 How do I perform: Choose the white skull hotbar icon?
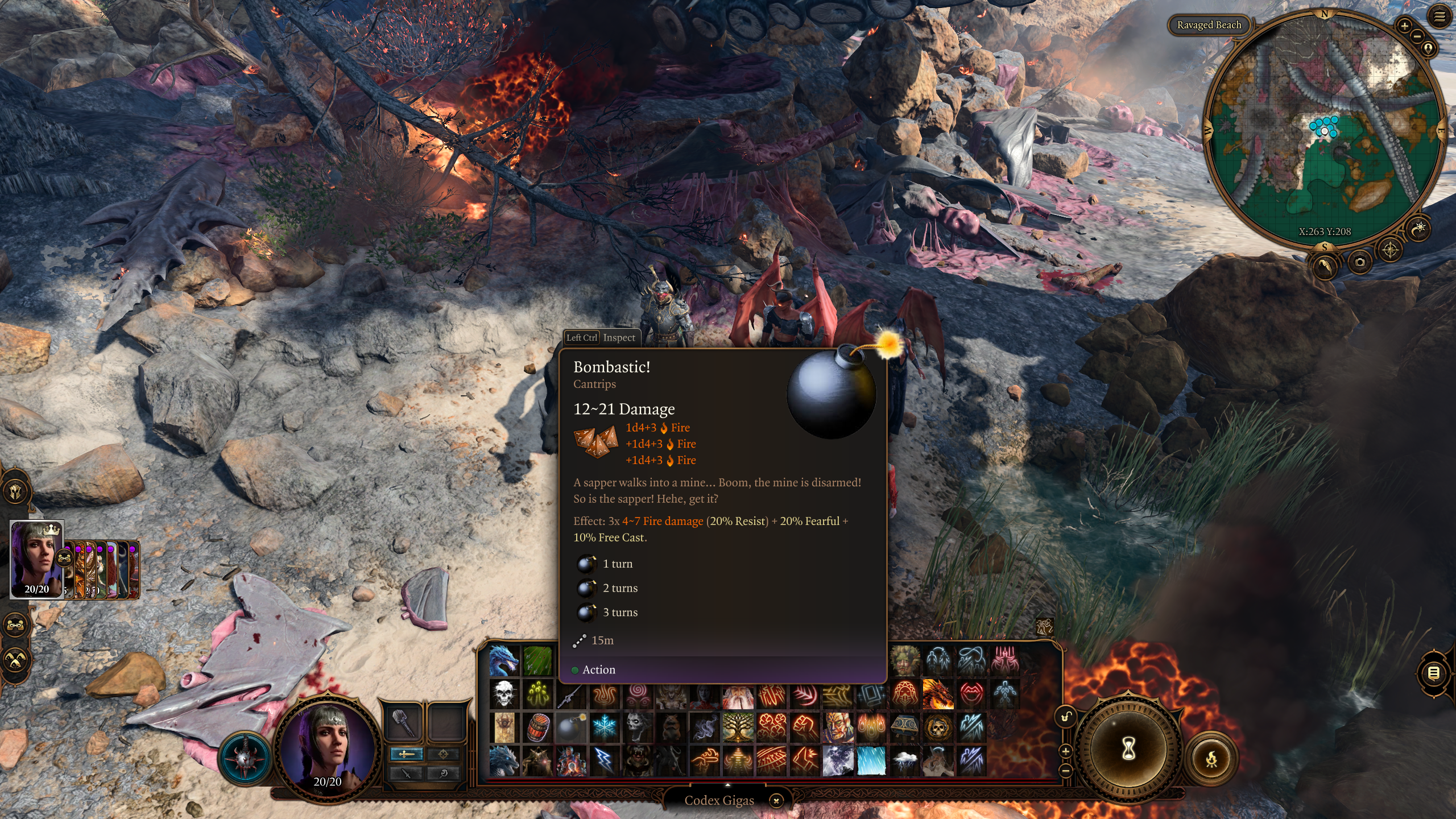coord(504,694)
